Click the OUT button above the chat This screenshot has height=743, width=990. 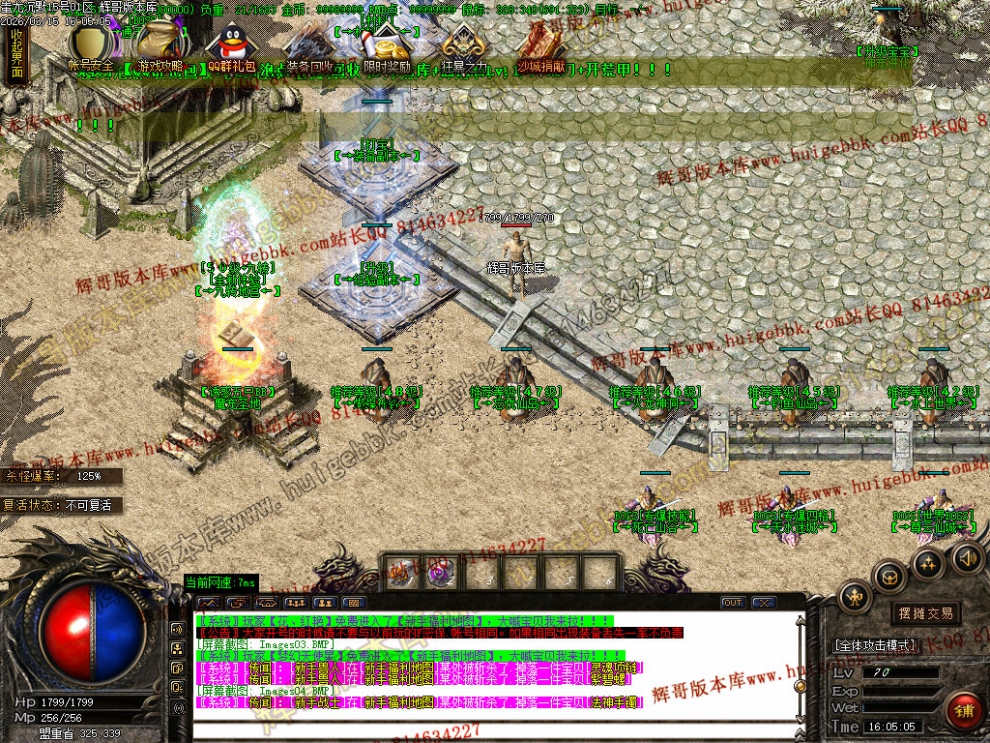733,603
